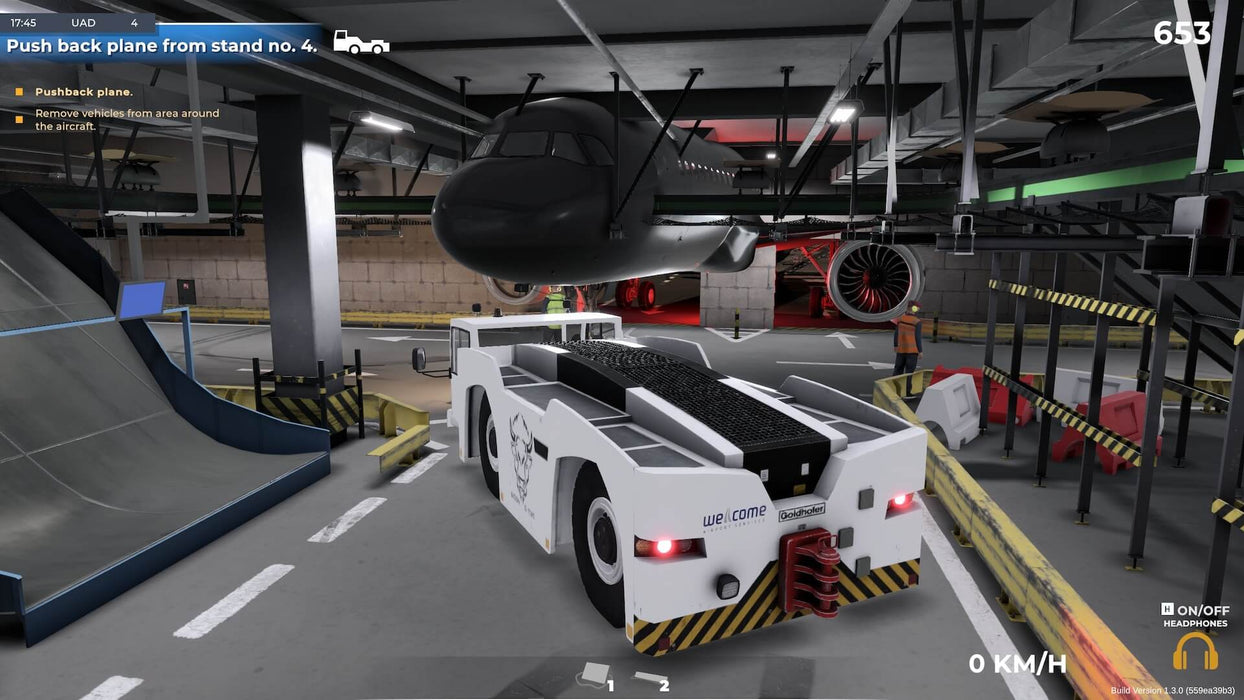This screenshot has height=700, width=1244.
Task: Toggle the orange headphones icon
Action: pyautogui.click(x=1195, y=651)
